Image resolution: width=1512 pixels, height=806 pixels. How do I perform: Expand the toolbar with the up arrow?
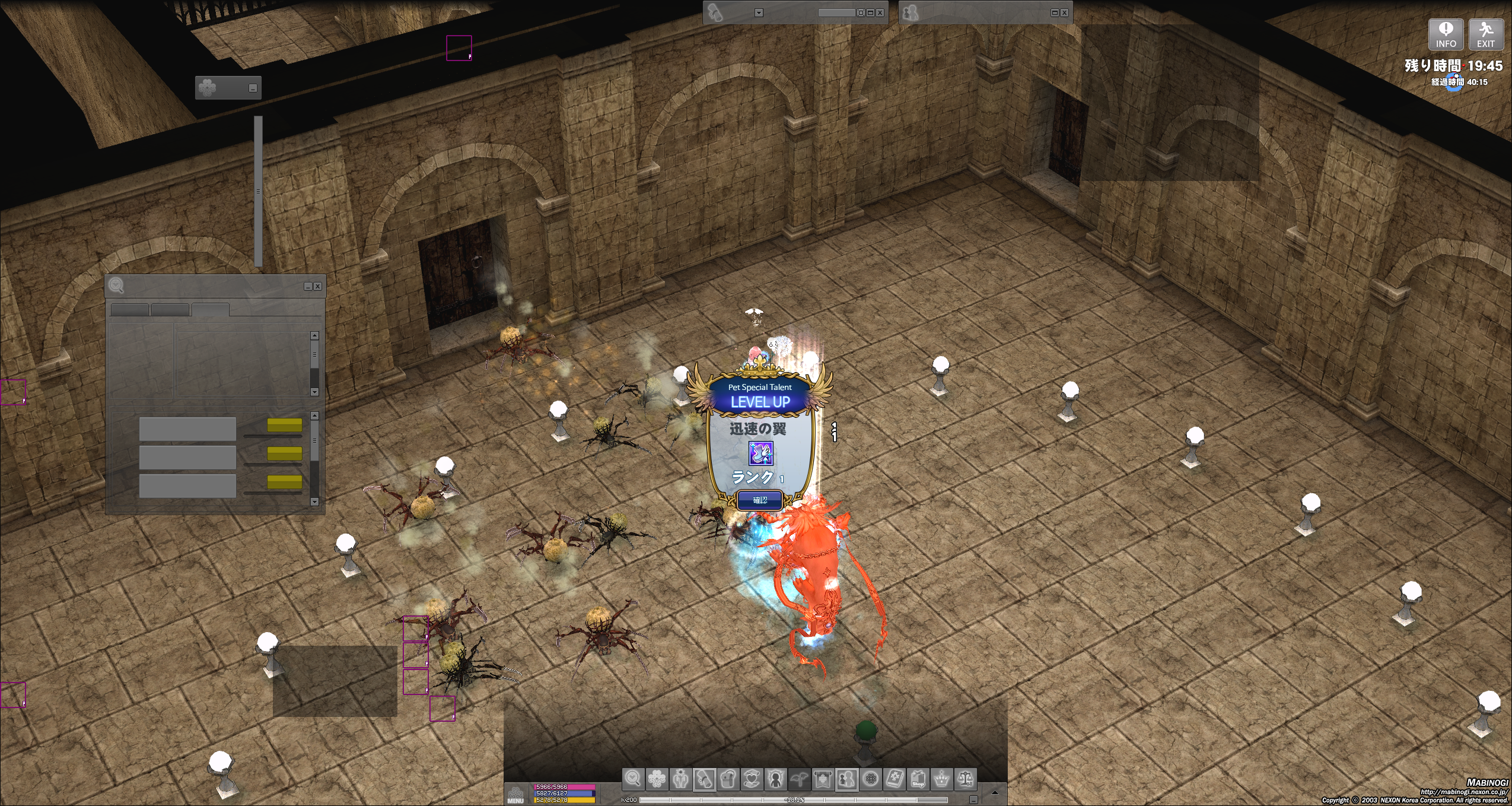click(995, 792)
